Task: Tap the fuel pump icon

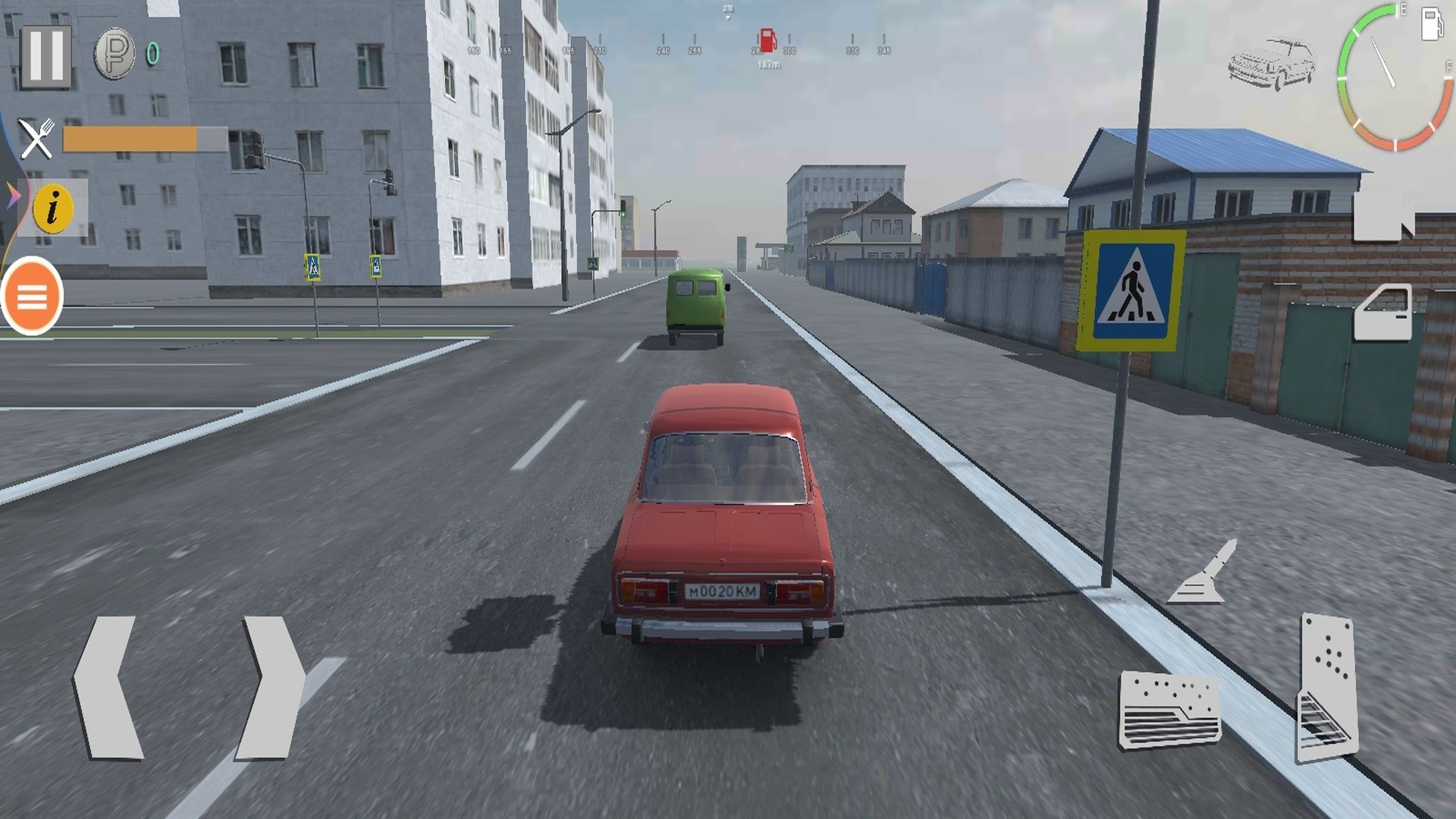Action: [1431, 24]
